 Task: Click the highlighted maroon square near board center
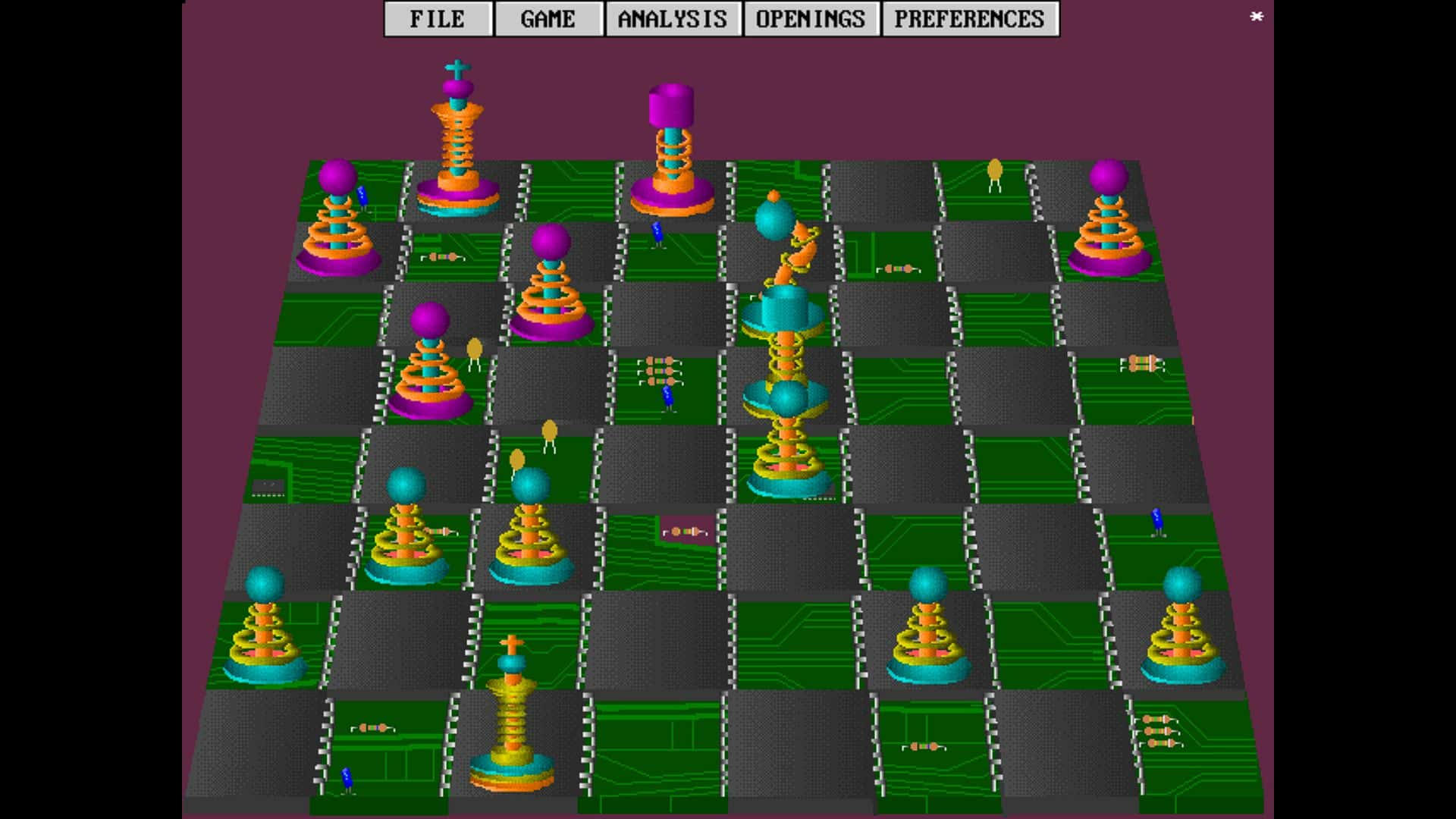pyautogui.click(x=686, y=531)
